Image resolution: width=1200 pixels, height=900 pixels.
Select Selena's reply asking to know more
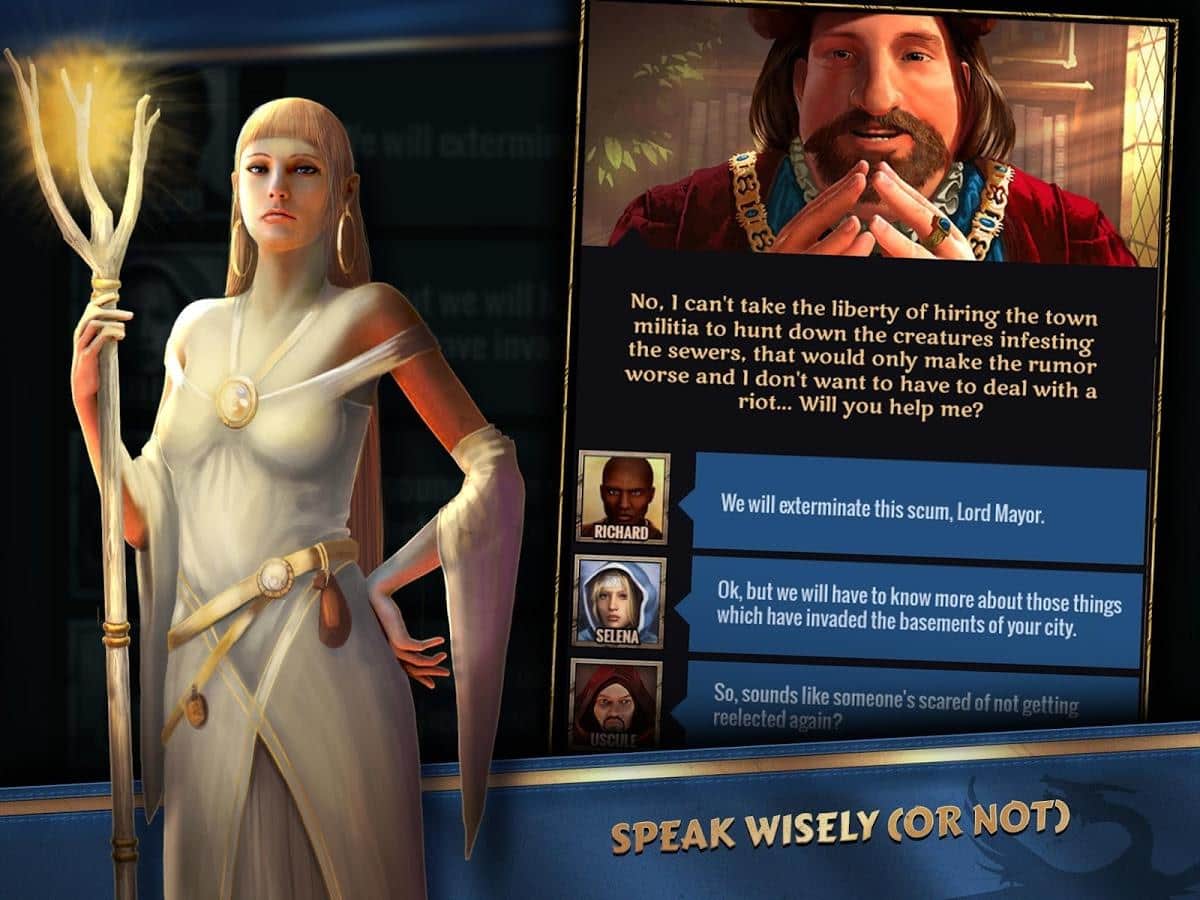pyautogui.click(x=918, y=606)
